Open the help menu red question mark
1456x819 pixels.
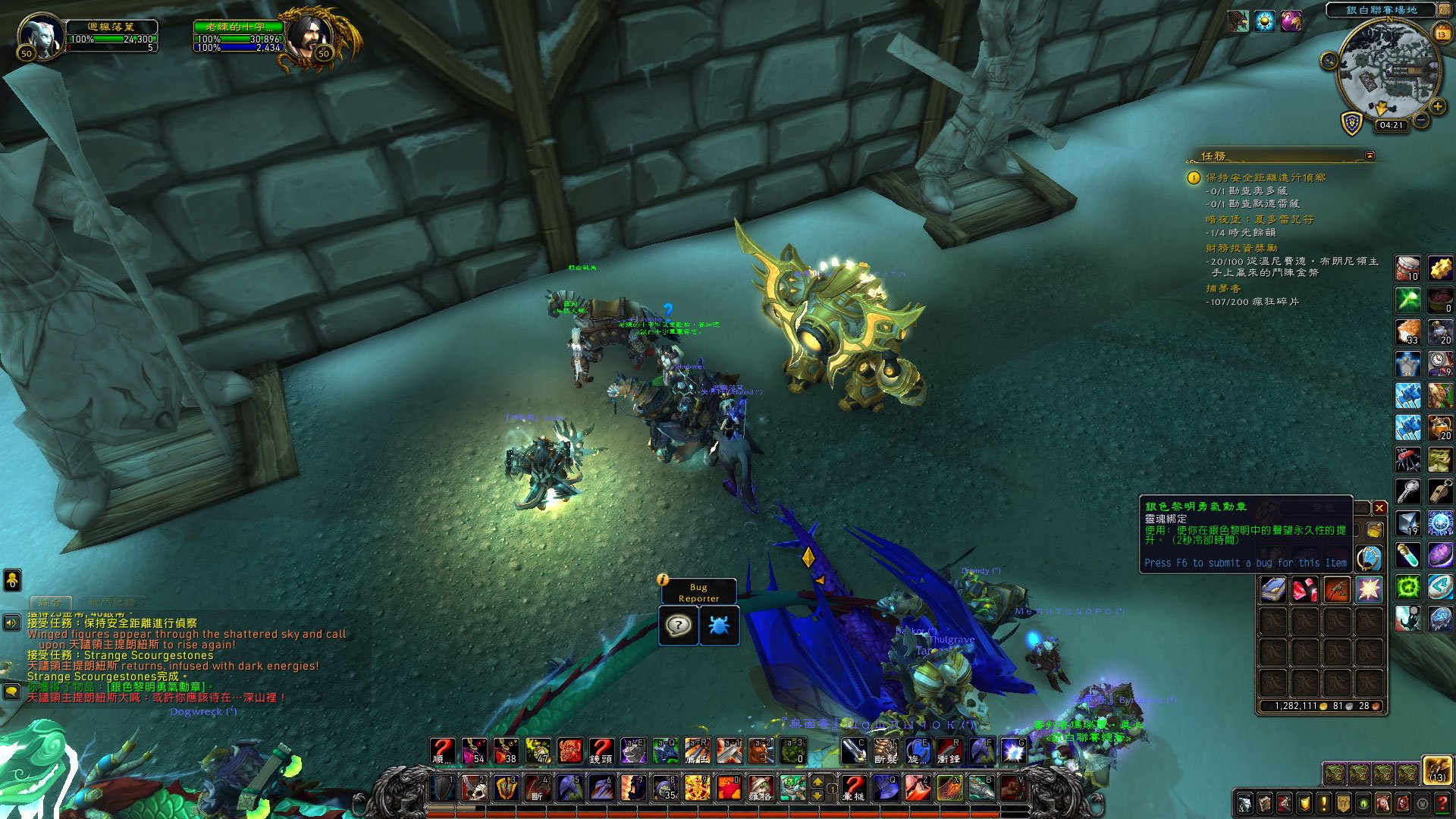(x=1442, y=802)
